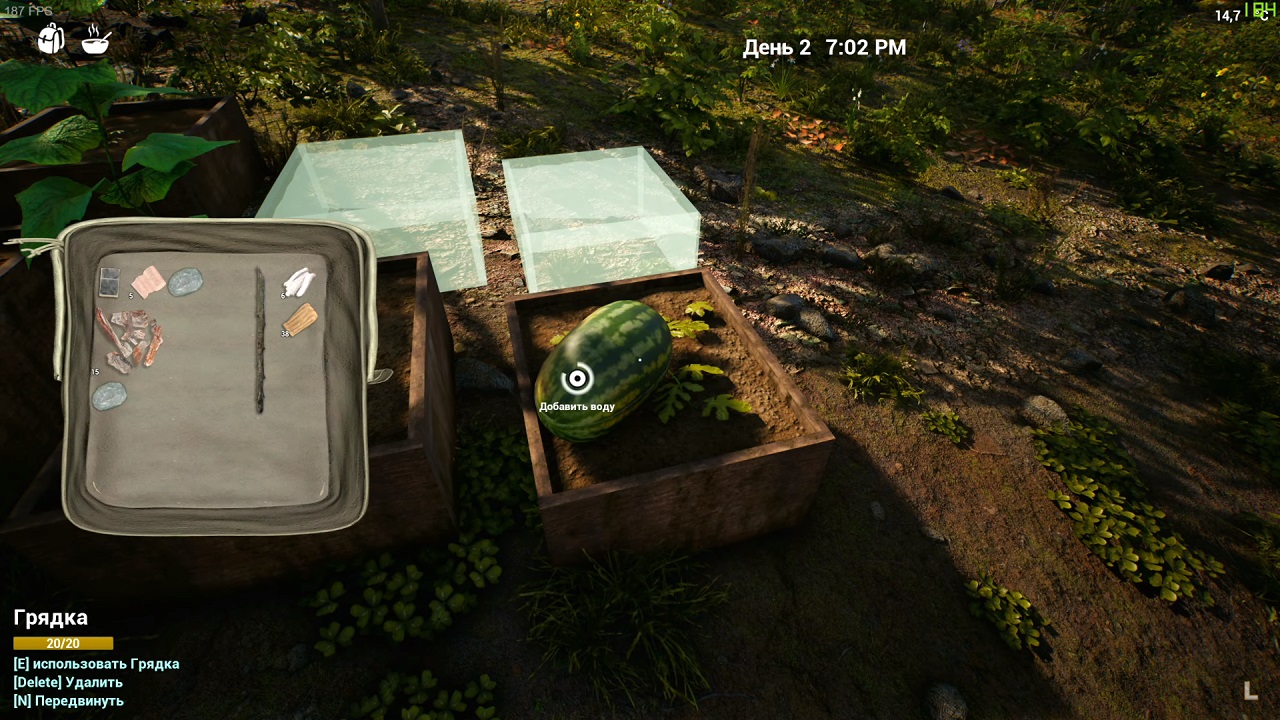Select the dark square tile item
This screenshot has width=1280, height=720.
pos(109,281)
